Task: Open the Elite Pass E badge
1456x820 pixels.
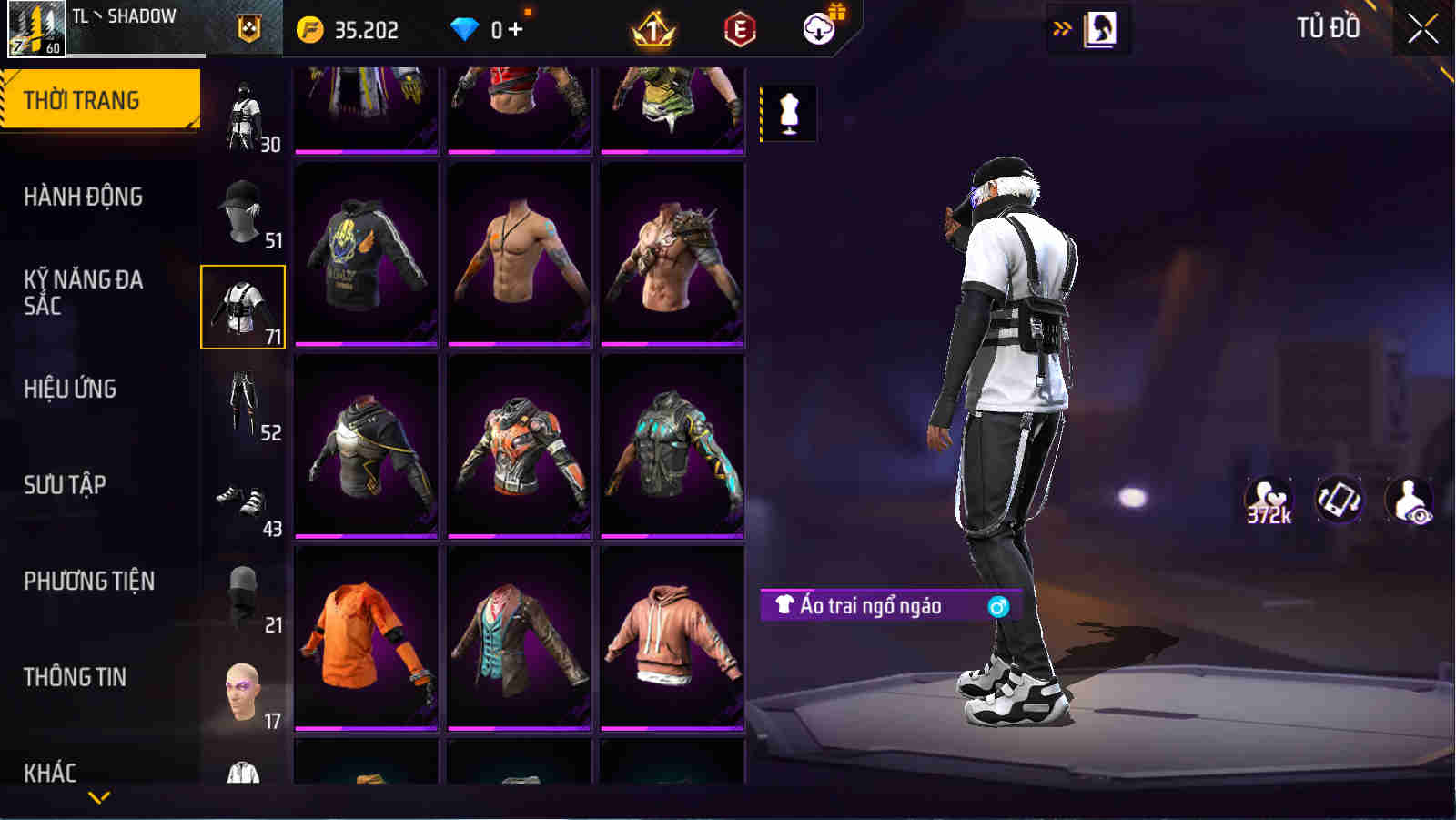Action: (x=739, y=27)
